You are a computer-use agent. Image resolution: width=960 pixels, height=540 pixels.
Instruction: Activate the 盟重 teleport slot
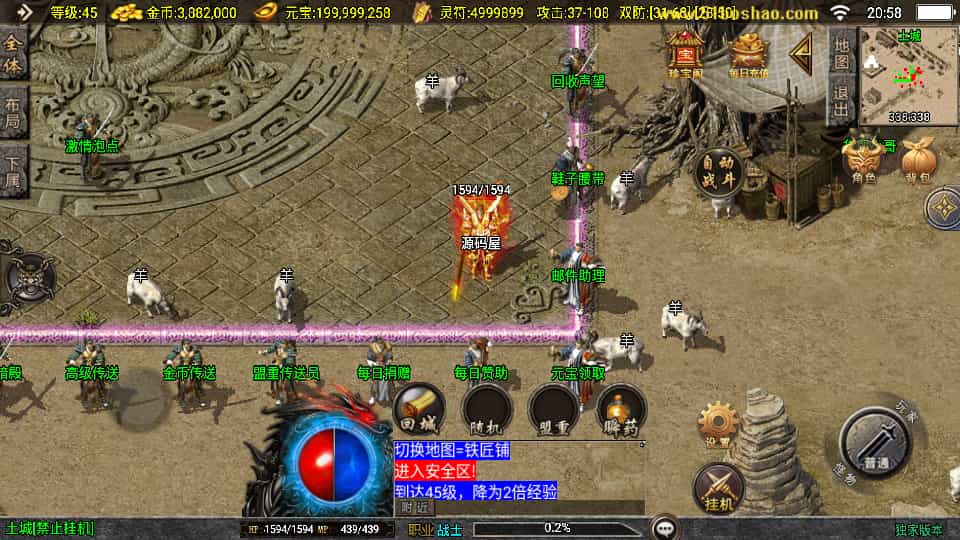click(554, 409)
